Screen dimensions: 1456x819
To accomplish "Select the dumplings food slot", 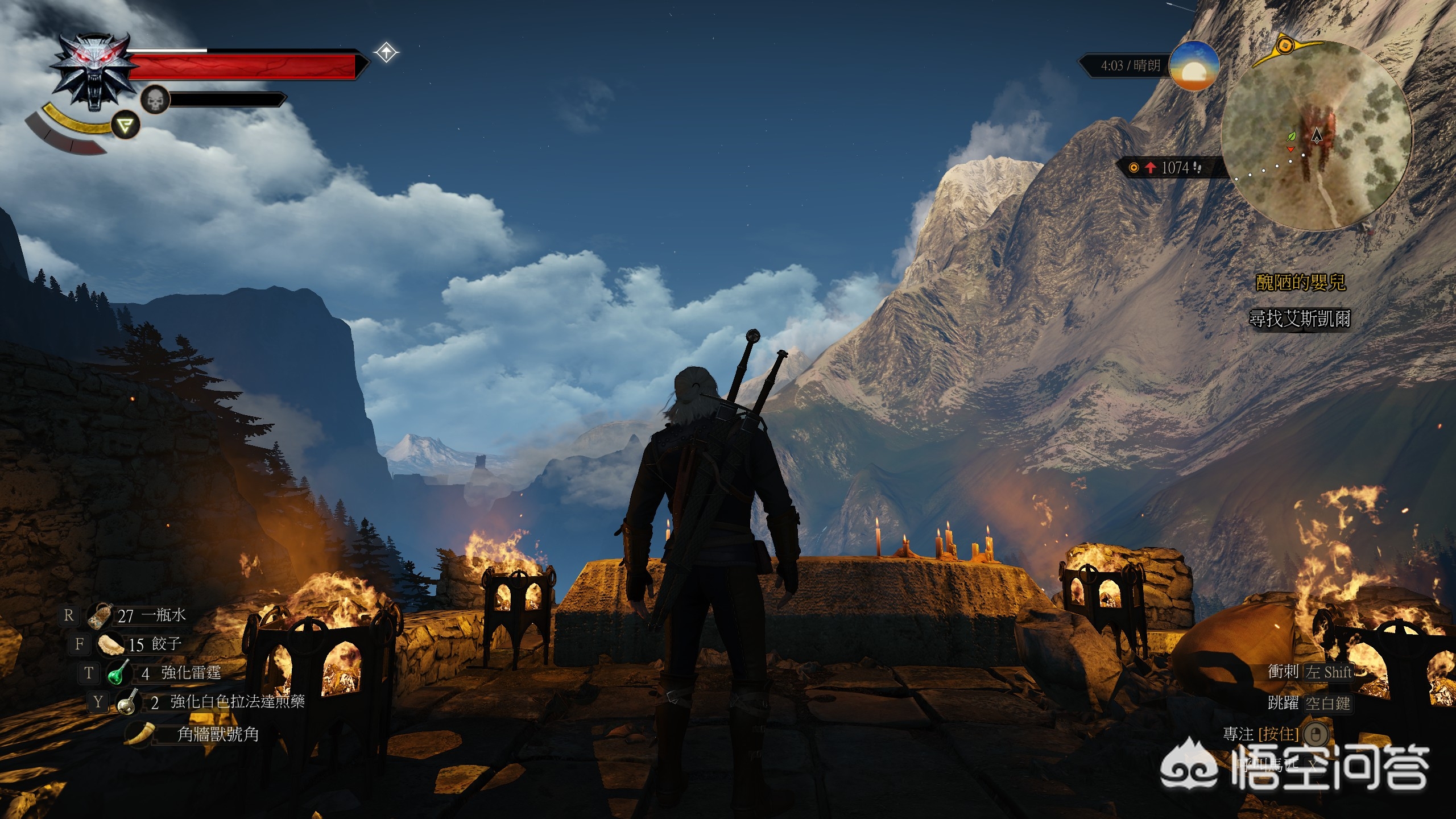I will (x=110, y=644).
